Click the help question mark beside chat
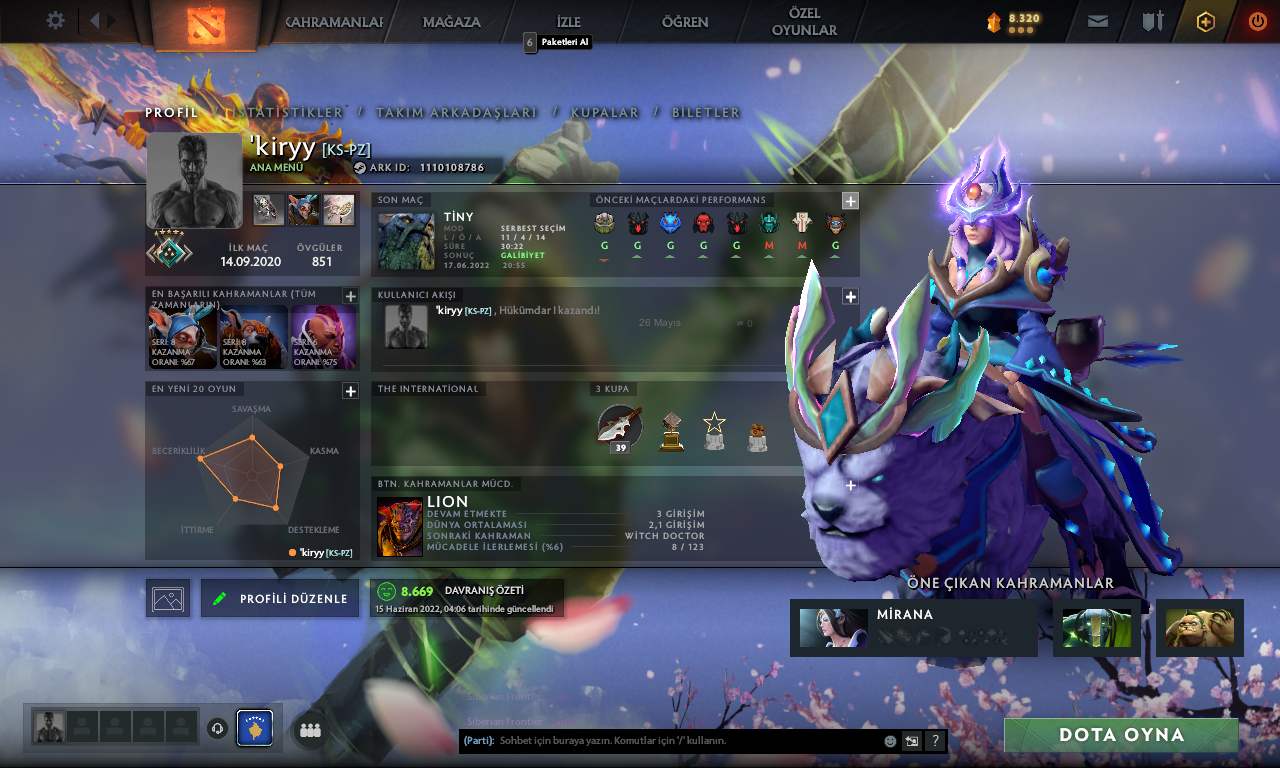This screenshot has height=768, width=1280. click(x=934, y=741)
